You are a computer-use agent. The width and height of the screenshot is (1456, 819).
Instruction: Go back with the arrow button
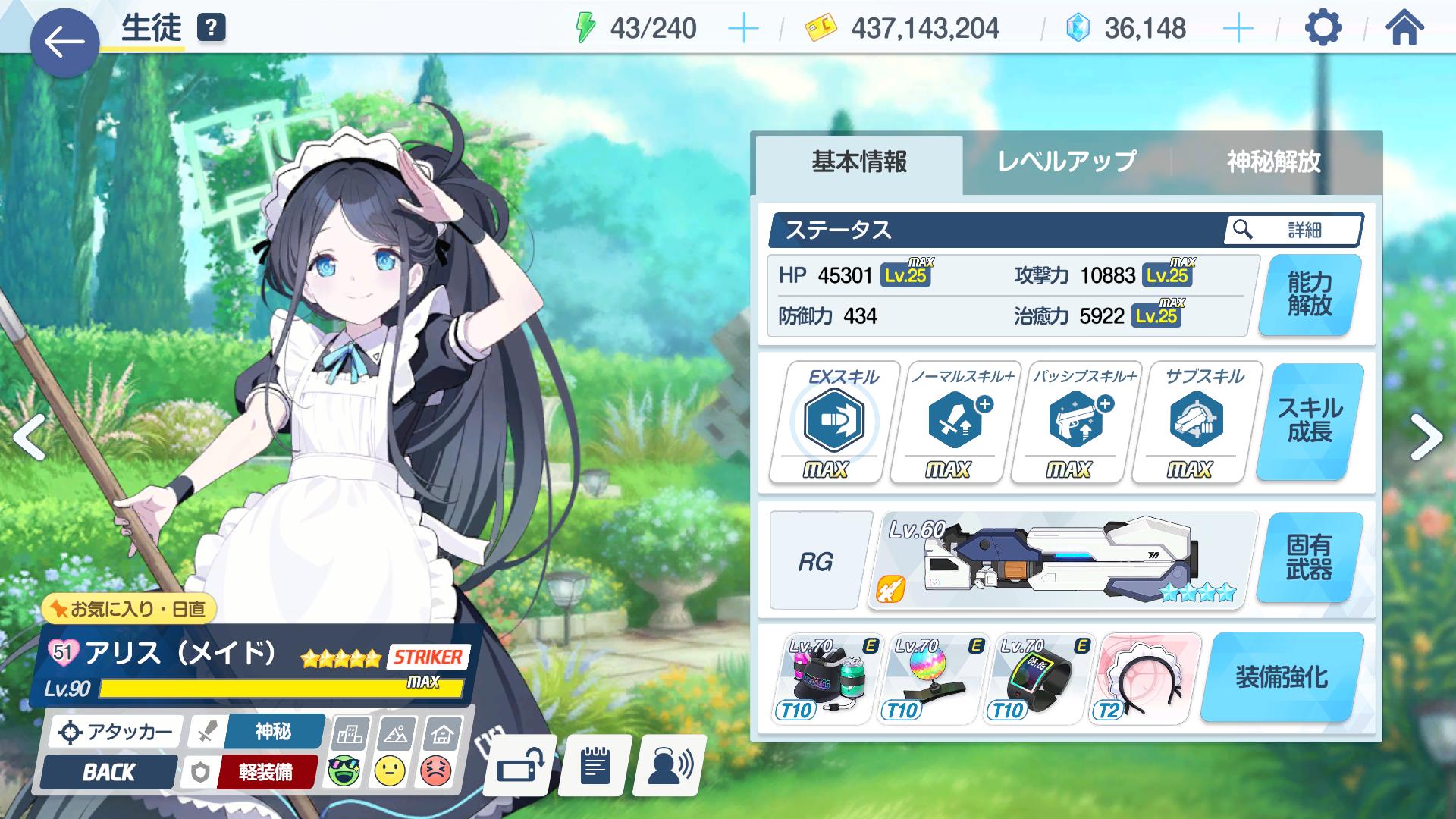click(x=64, y=42)
